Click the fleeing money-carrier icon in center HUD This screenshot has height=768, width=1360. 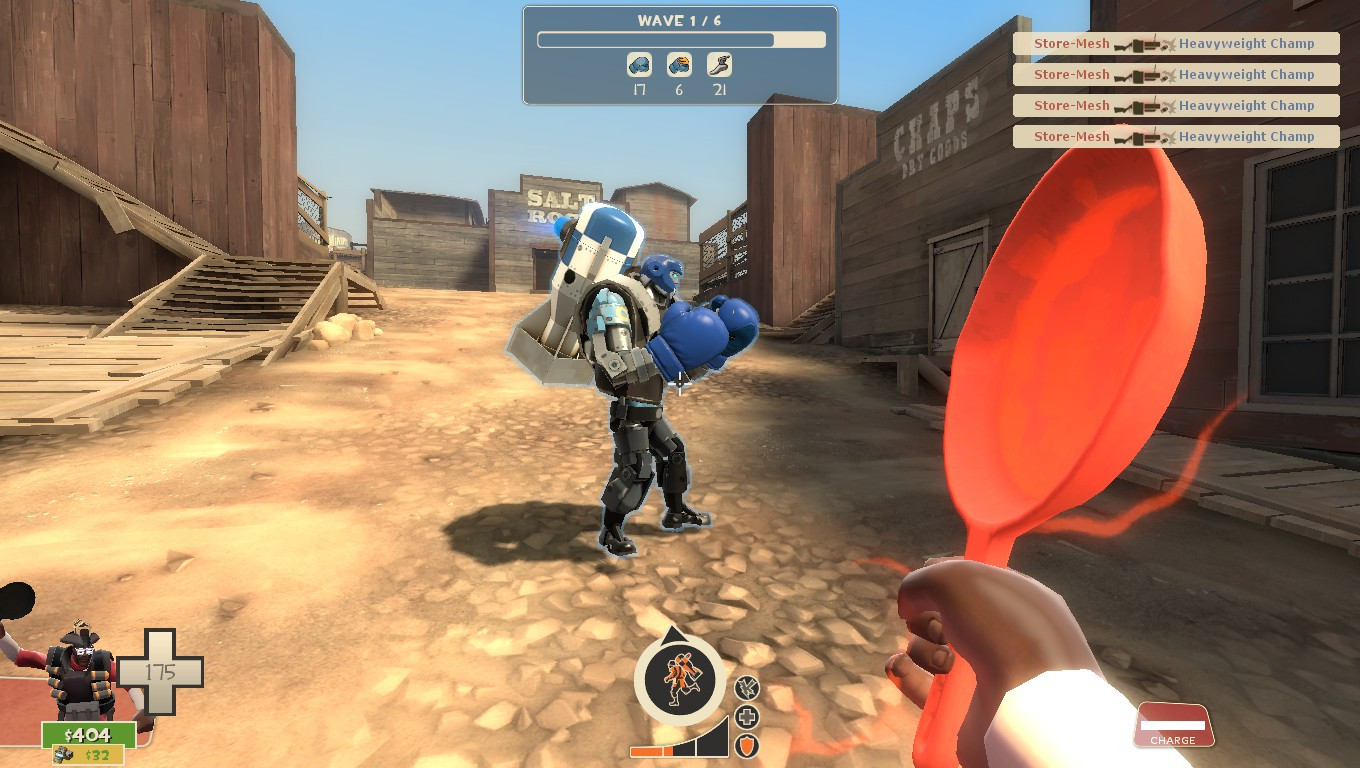click(679, 680)
